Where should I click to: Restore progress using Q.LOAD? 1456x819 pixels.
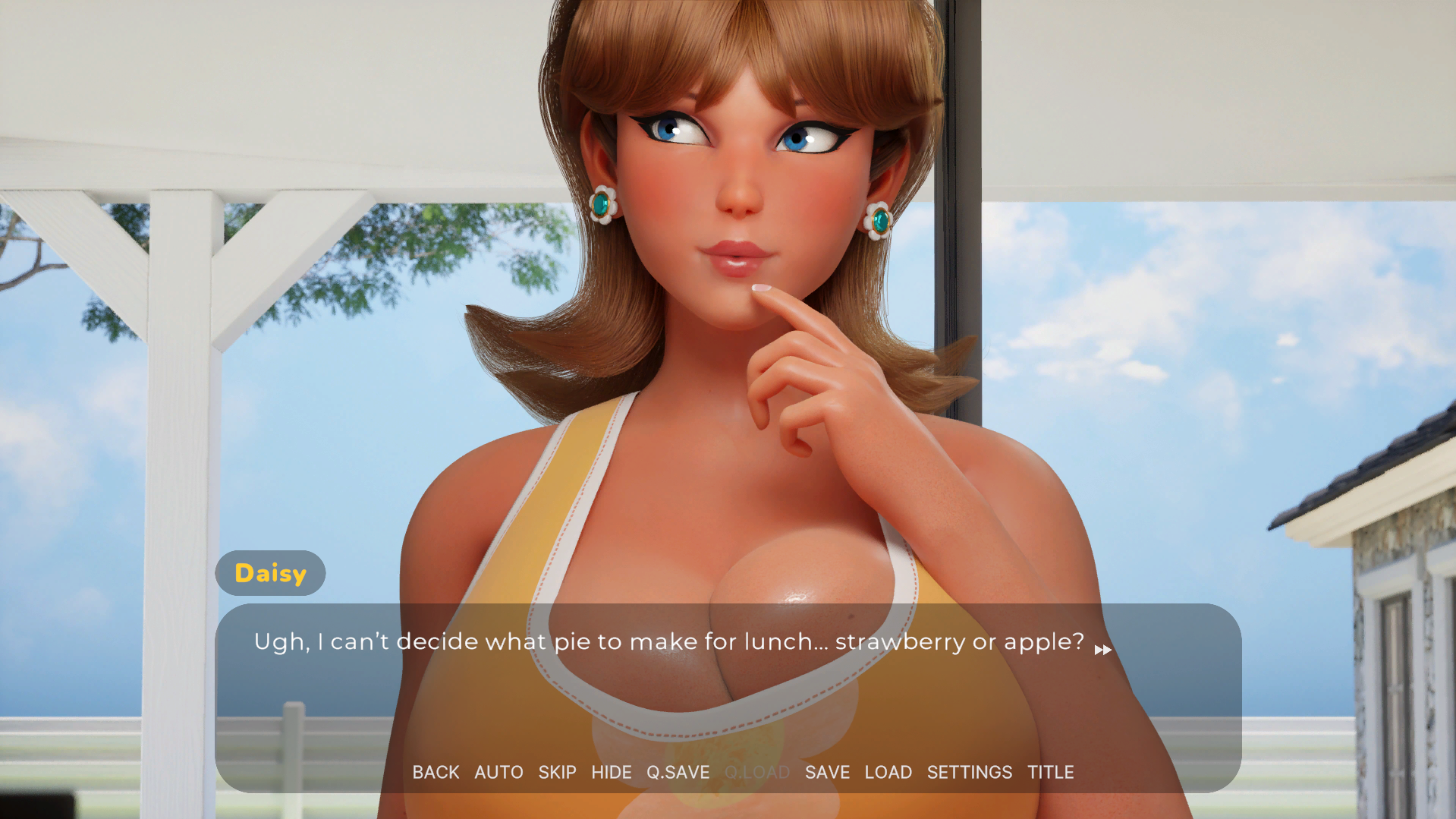pyautogui.click(x=757, y=772)
